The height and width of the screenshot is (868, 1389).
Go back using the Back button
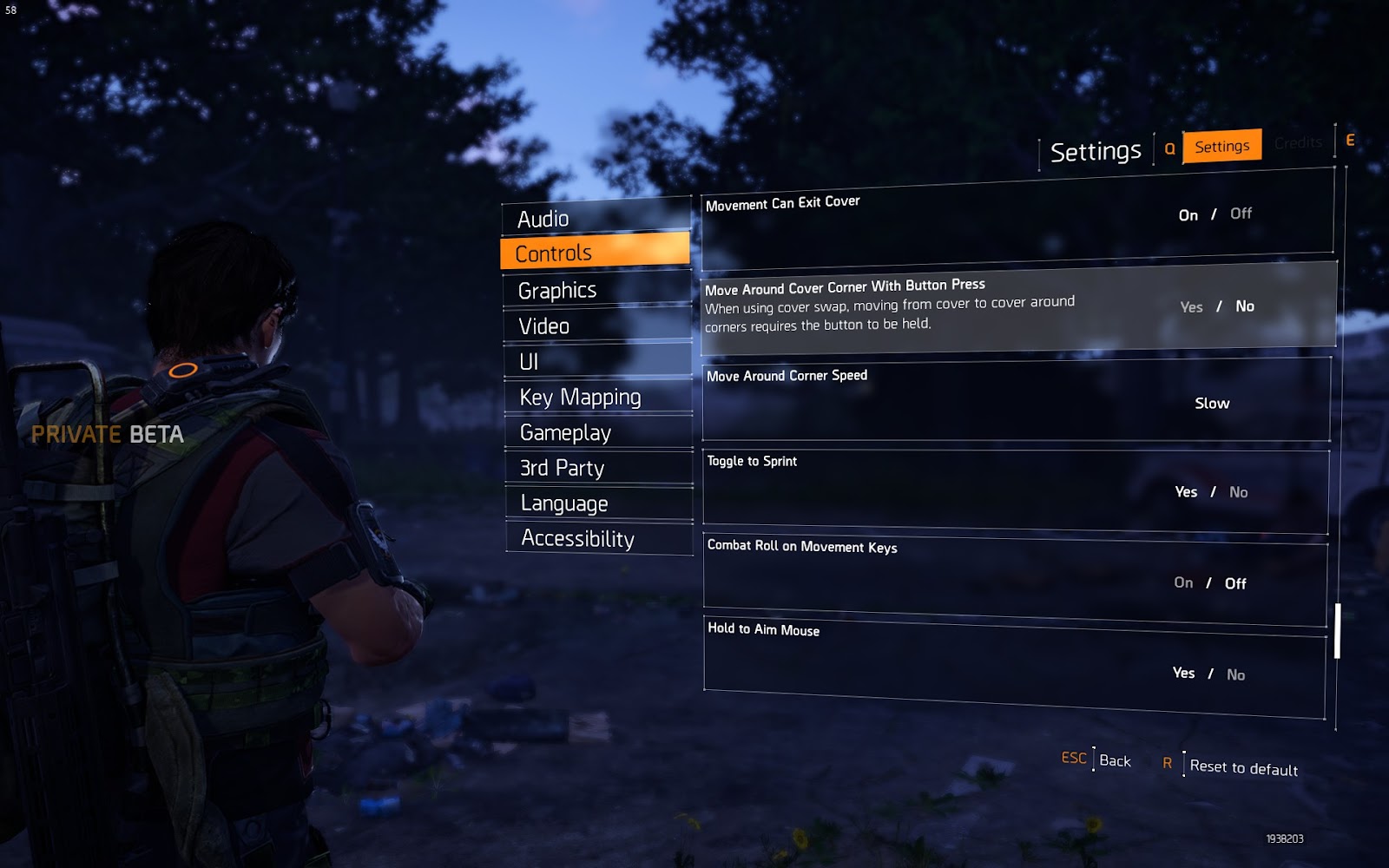click(x=1115, y=760)
